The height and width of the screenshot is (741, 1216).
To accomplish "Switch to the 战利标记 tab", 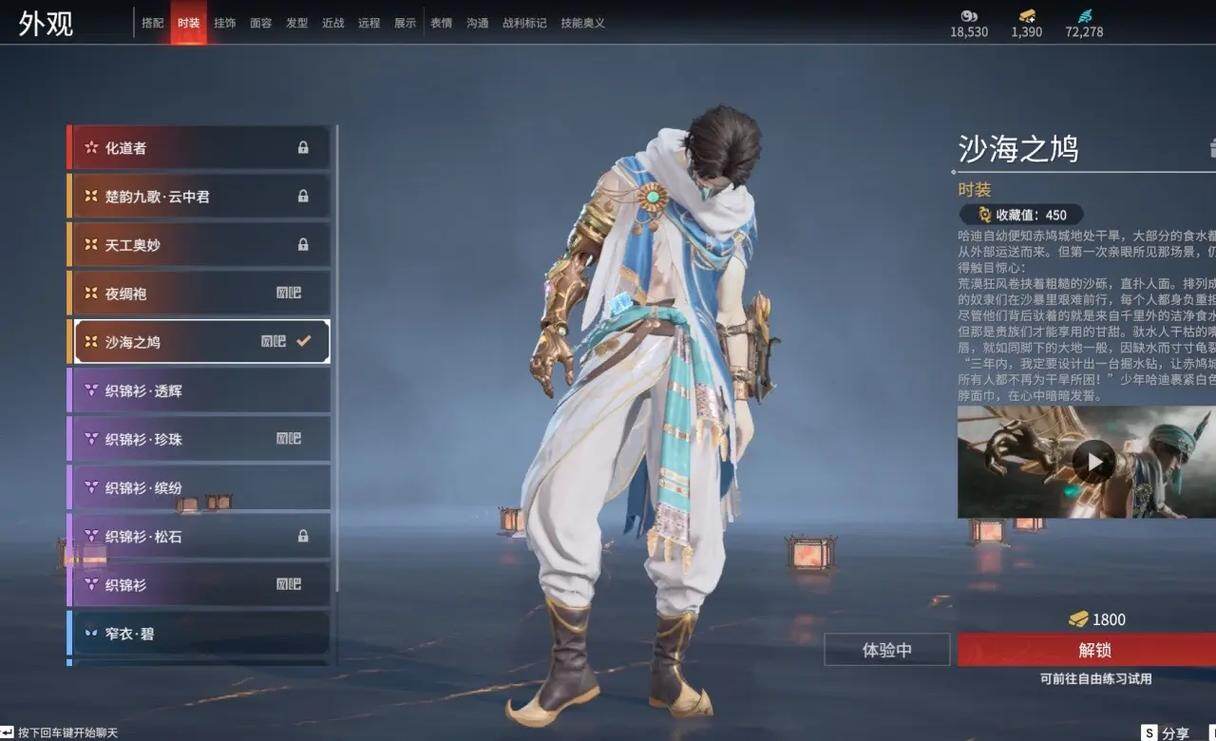I will tap(524, 23).
